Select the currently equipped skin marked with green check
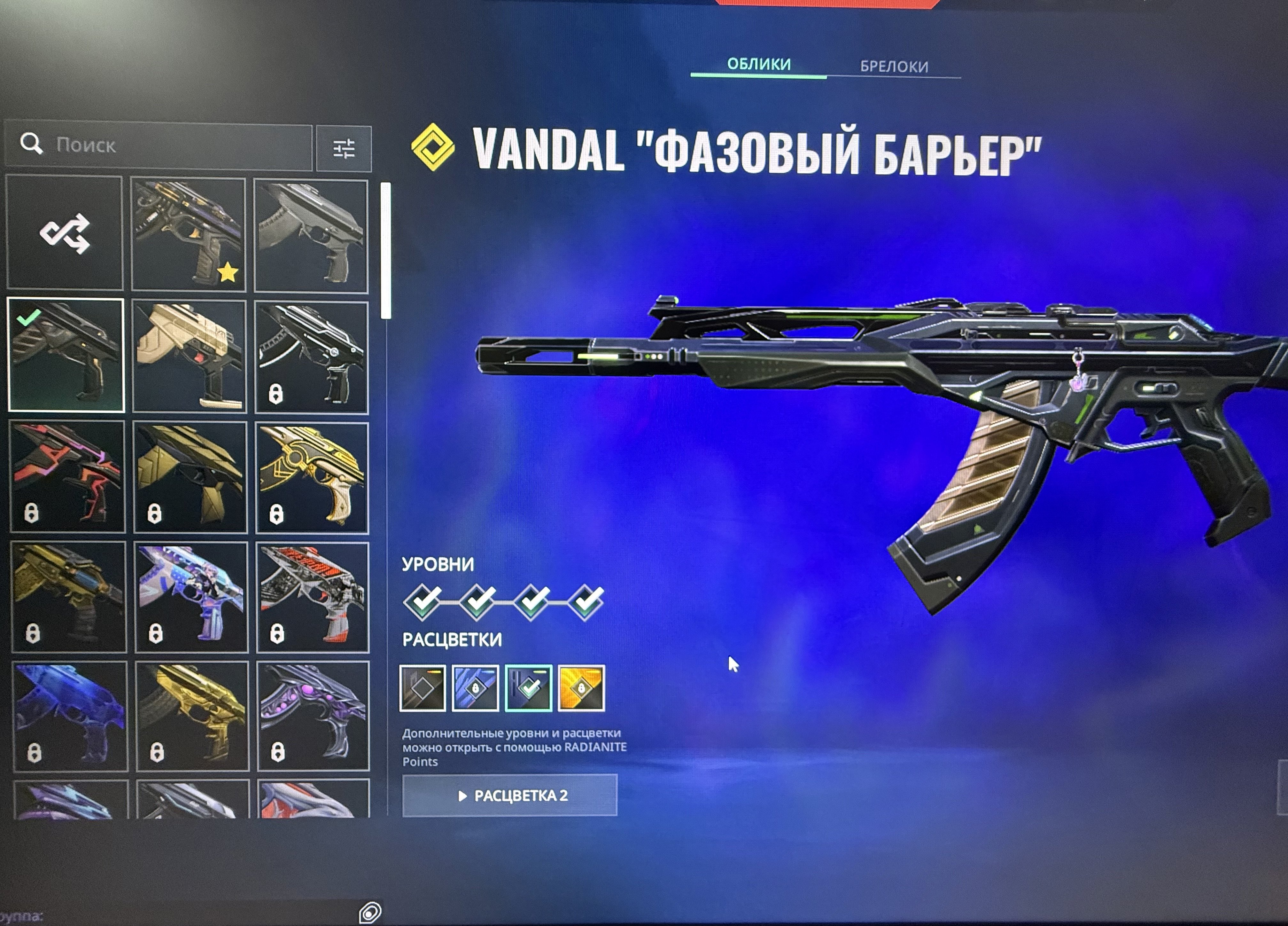Image resolution: width=1288 pixels, height=926 pixels. [67, 352]
